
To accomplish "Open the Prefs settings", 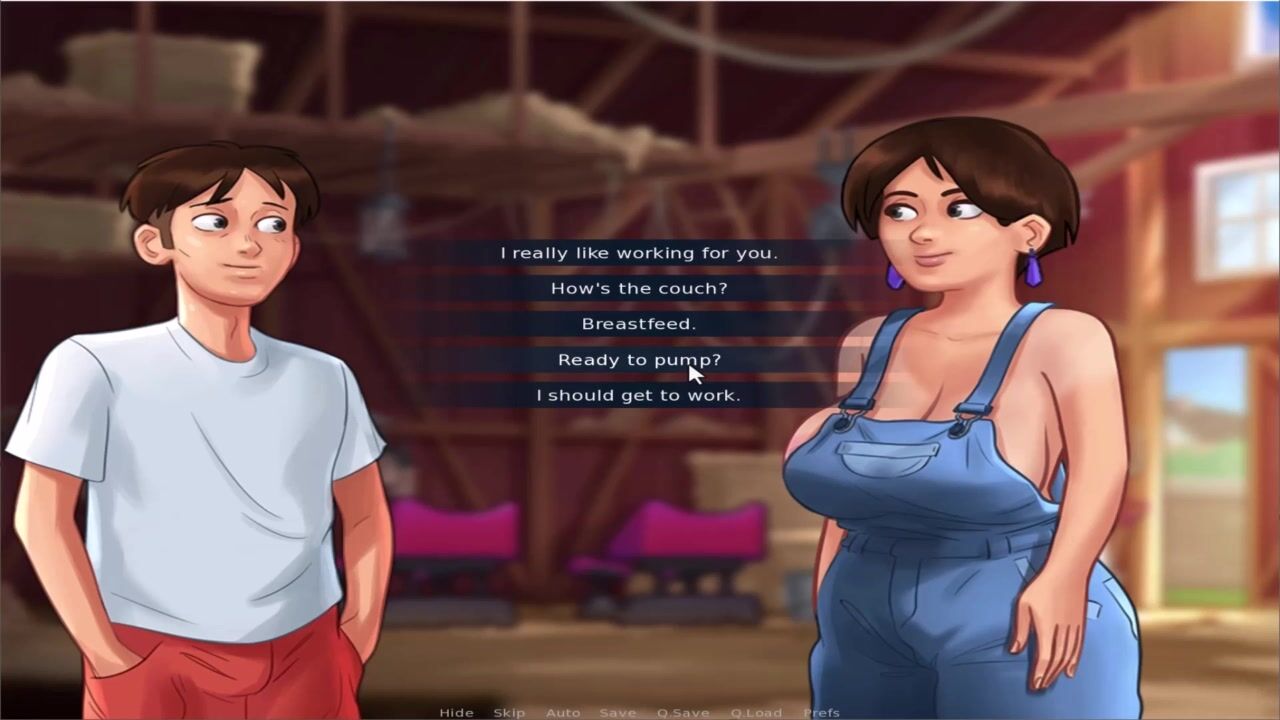I will point(822,713).
